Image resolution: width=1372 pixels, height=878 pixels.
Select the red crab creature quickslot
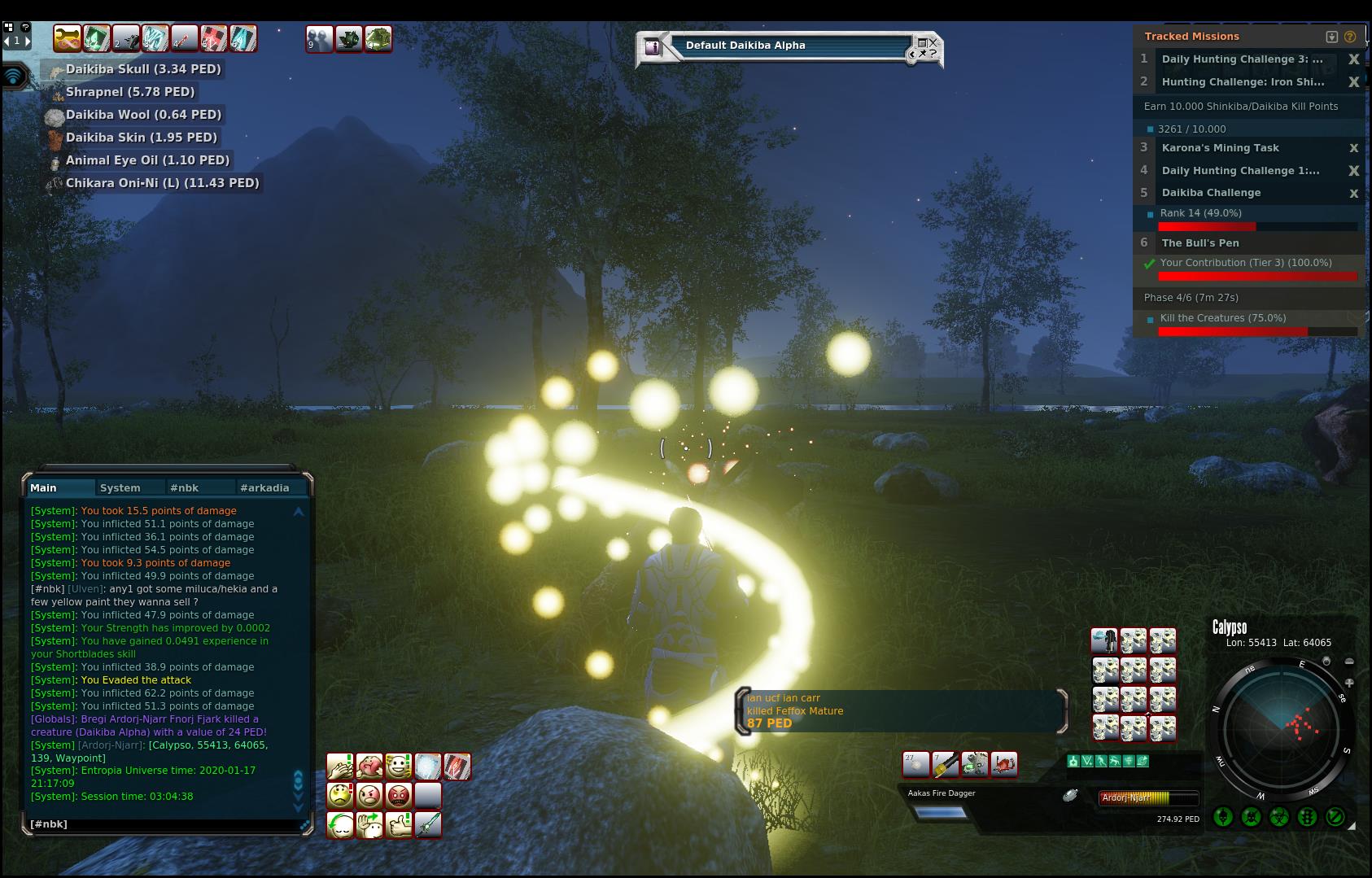(x=1004, y=764)
